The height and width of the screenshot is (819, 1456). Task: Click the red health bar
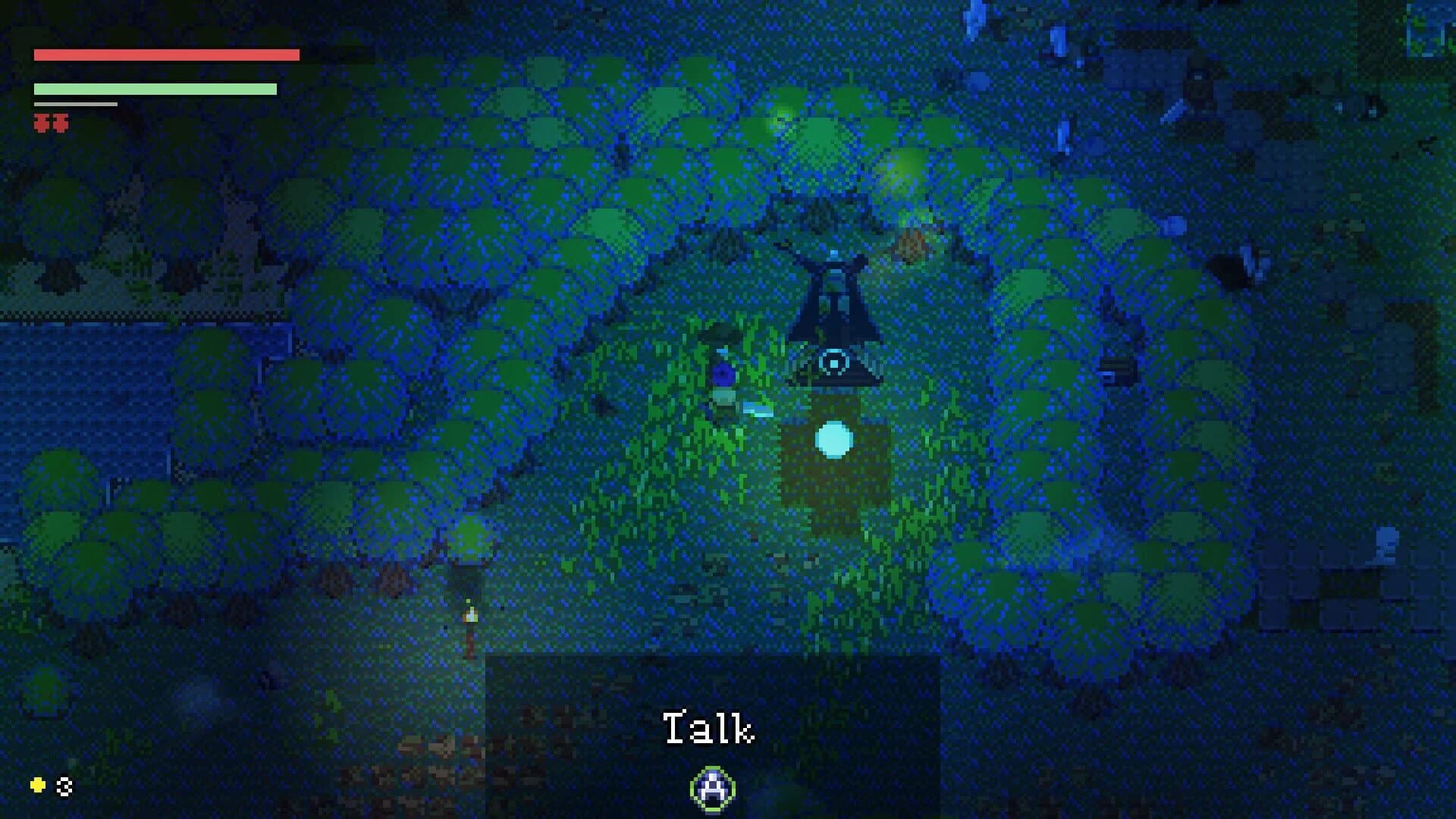(x=167, y=55)
